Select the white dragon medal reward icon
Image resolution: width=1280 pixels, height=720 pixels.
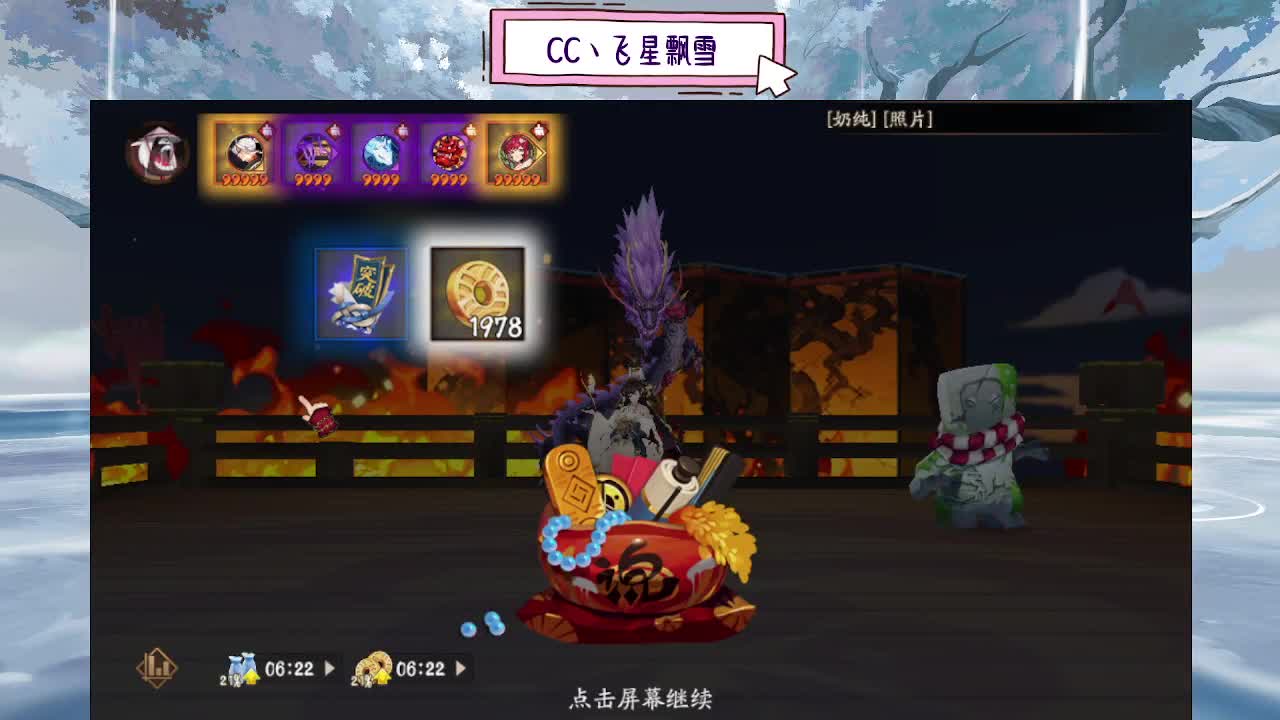pos(379,154)
